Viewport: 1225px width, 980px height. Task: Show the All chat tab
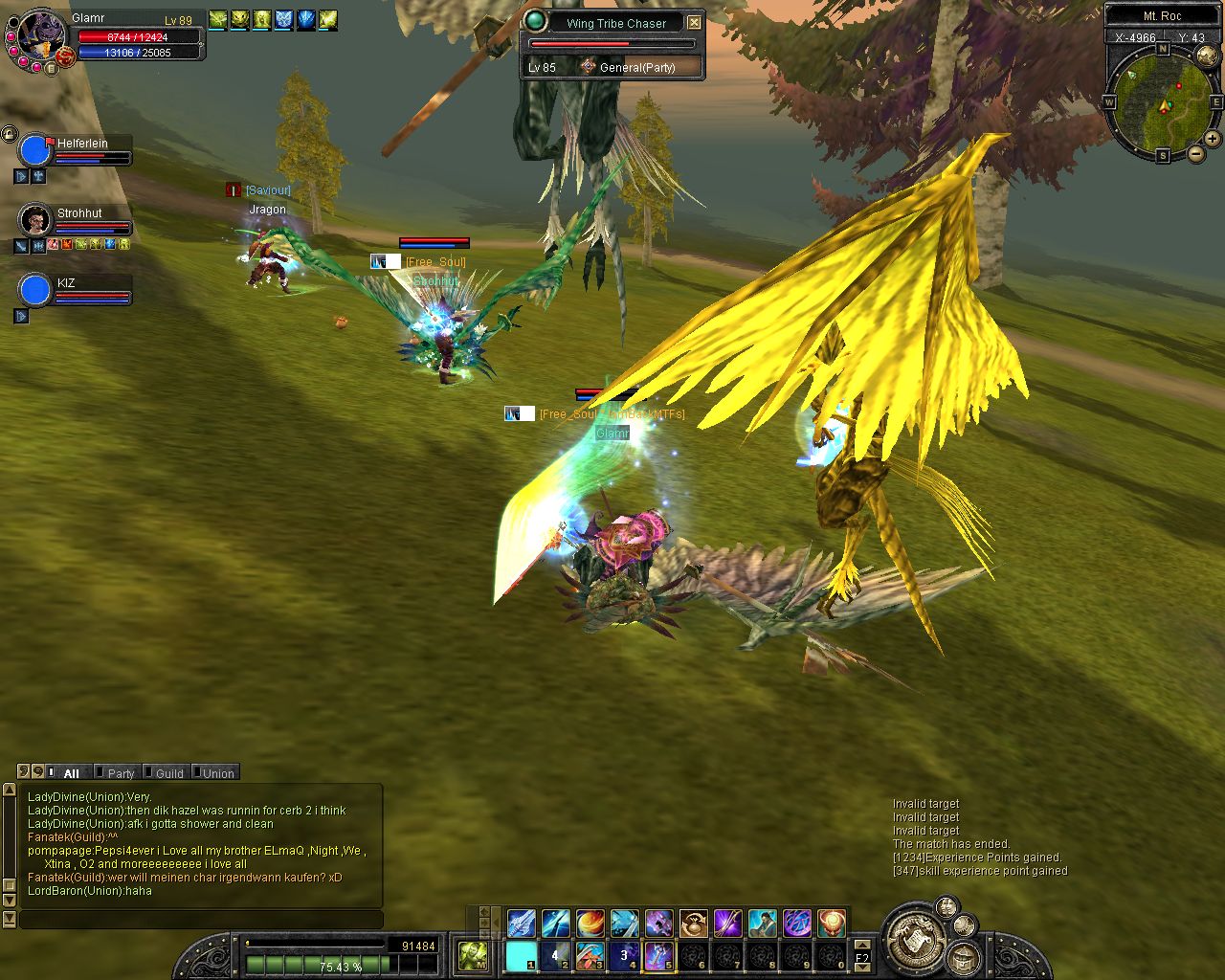[x=69, y=772]
